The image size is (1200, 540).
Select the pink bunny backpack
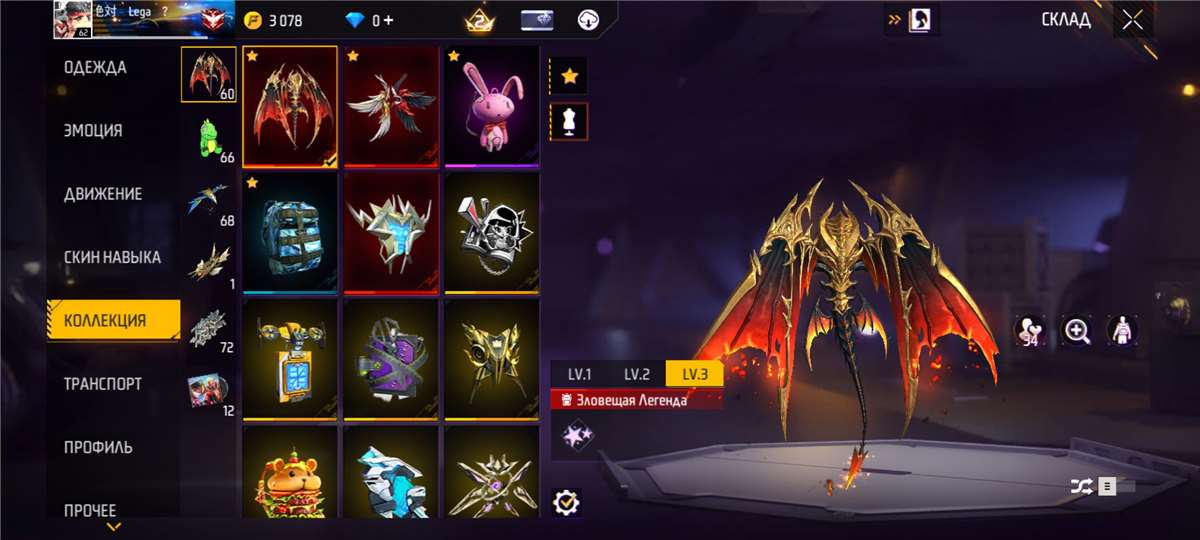[x=491, y=106]
